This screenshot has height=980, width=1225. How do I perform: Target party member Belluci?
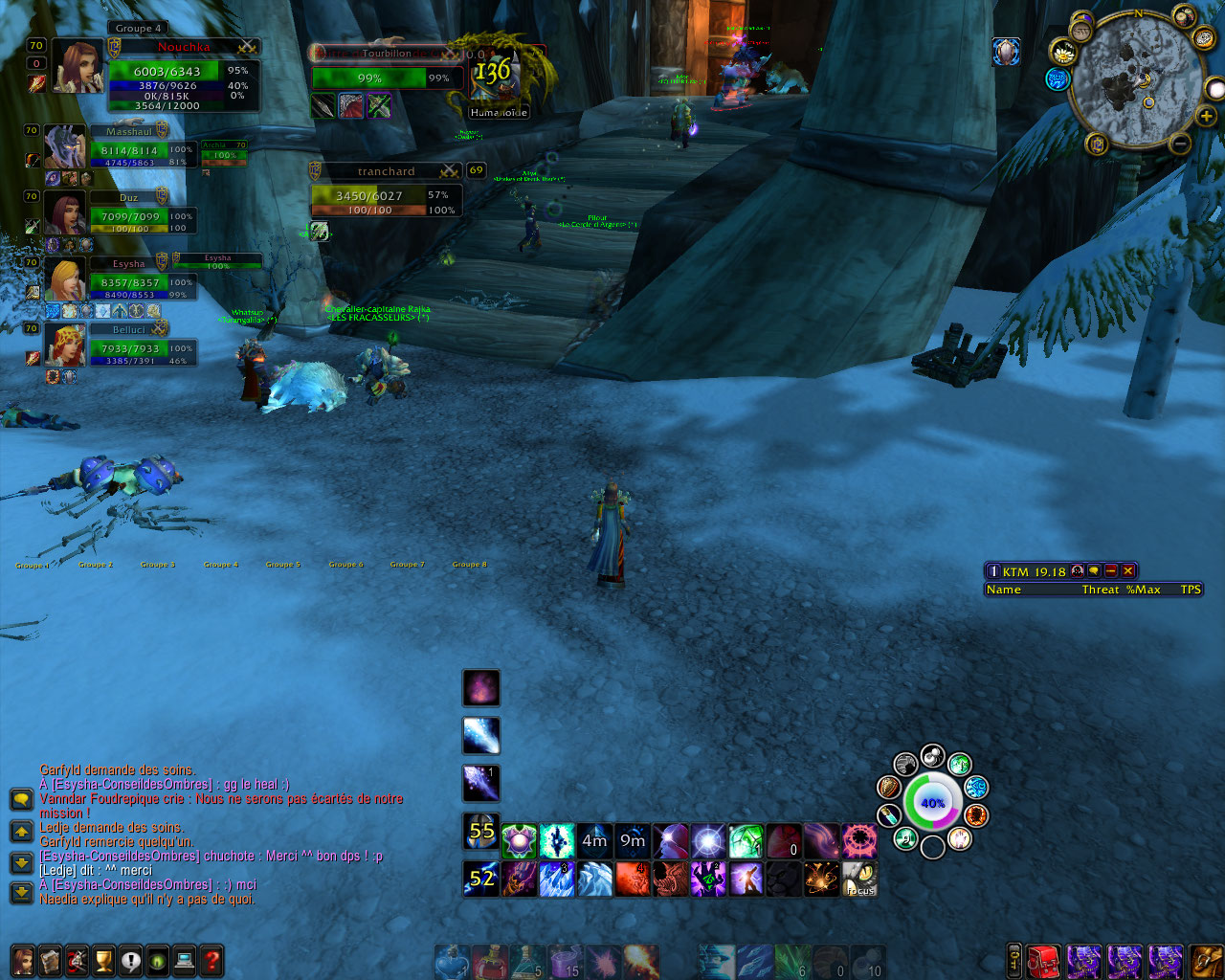coord(65,346)
